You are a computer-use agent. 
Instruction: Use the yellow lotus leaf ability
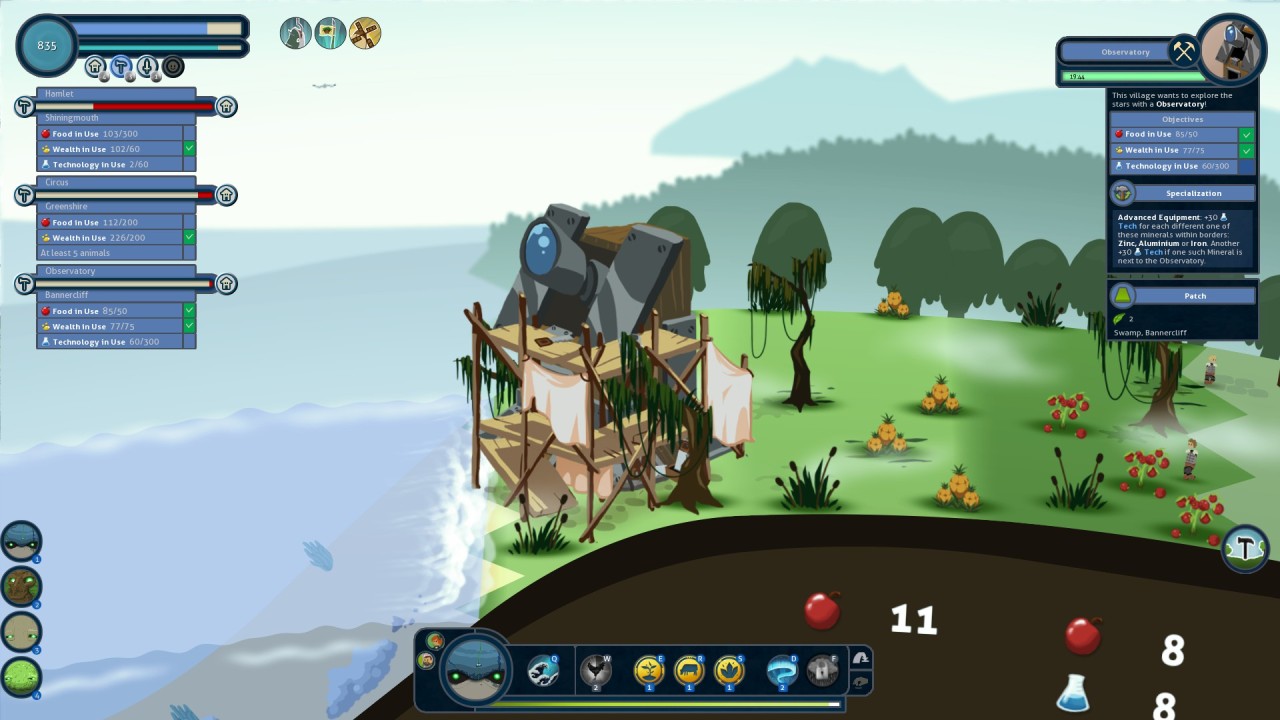point(729,670)
